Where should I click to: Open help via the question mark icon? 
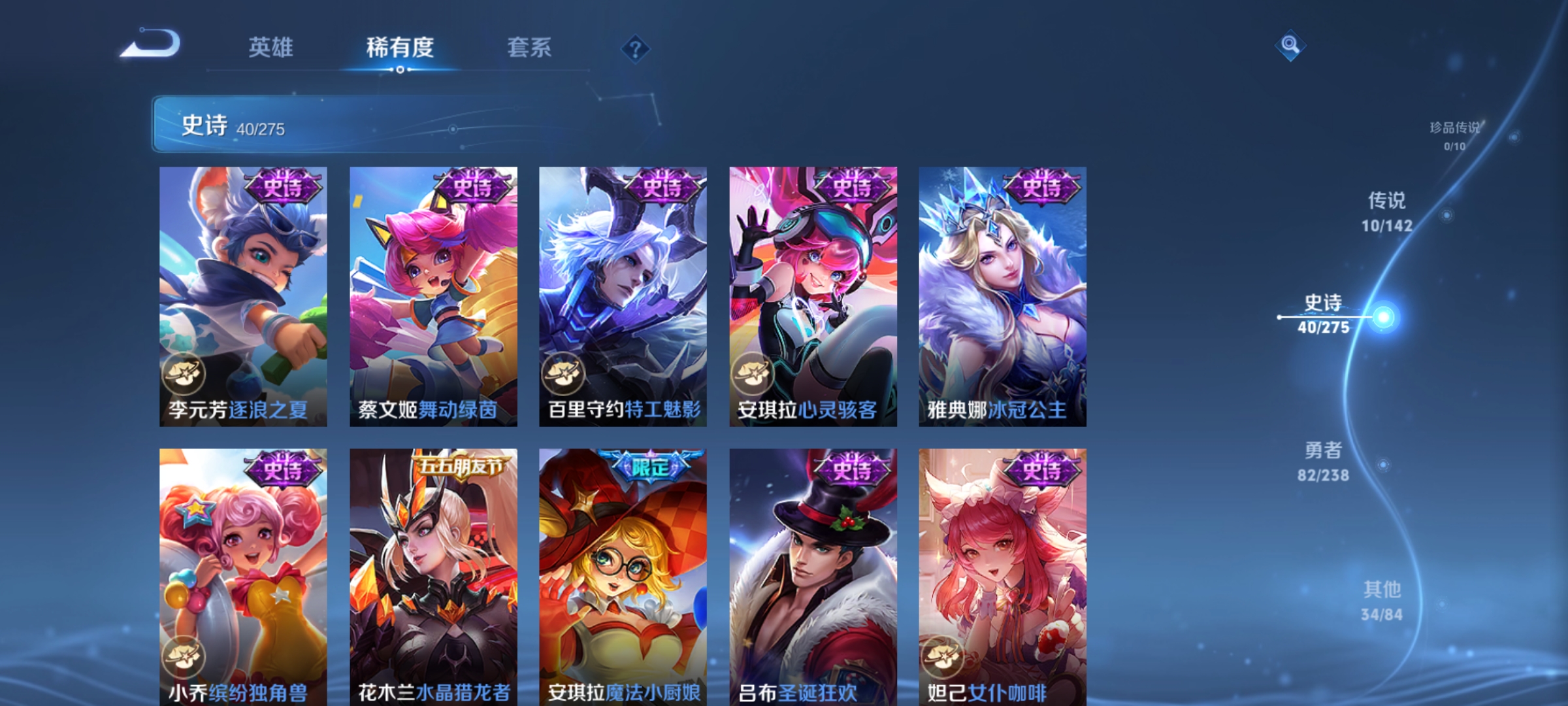point(636,48)
